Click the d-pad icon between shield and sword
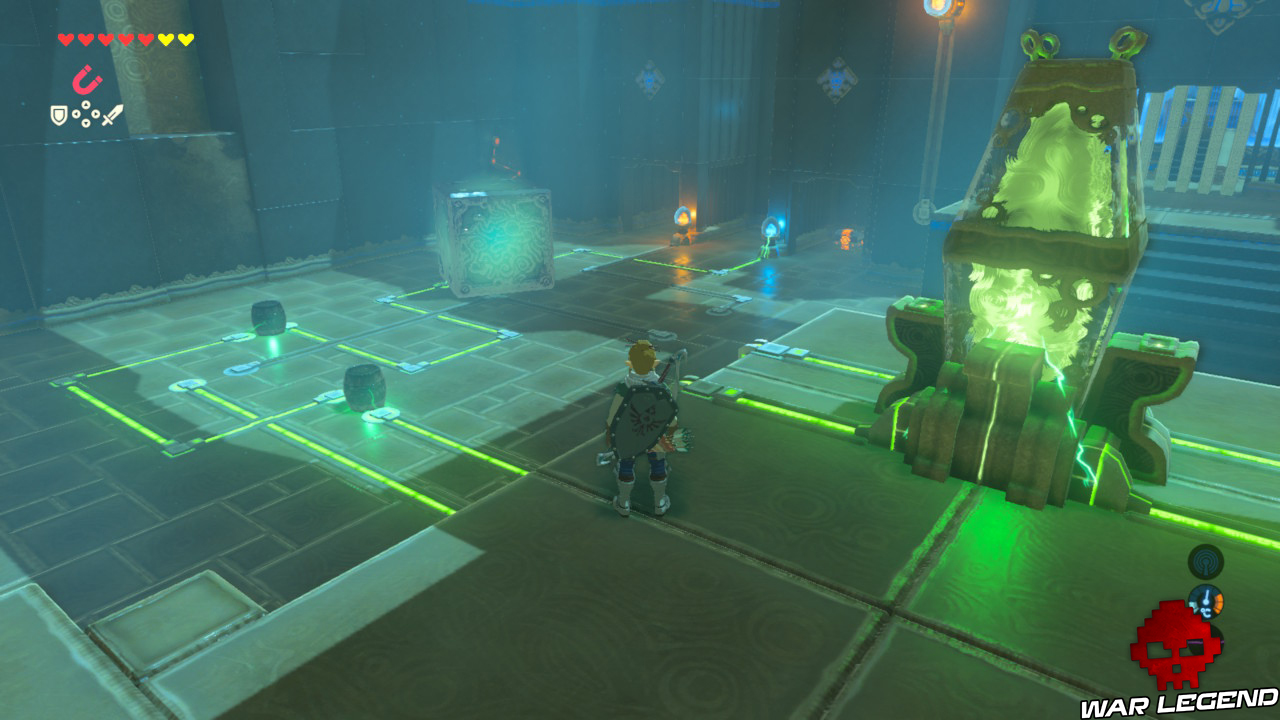Viewport: 1280px width, 720px height. click(x=86, y=113)
